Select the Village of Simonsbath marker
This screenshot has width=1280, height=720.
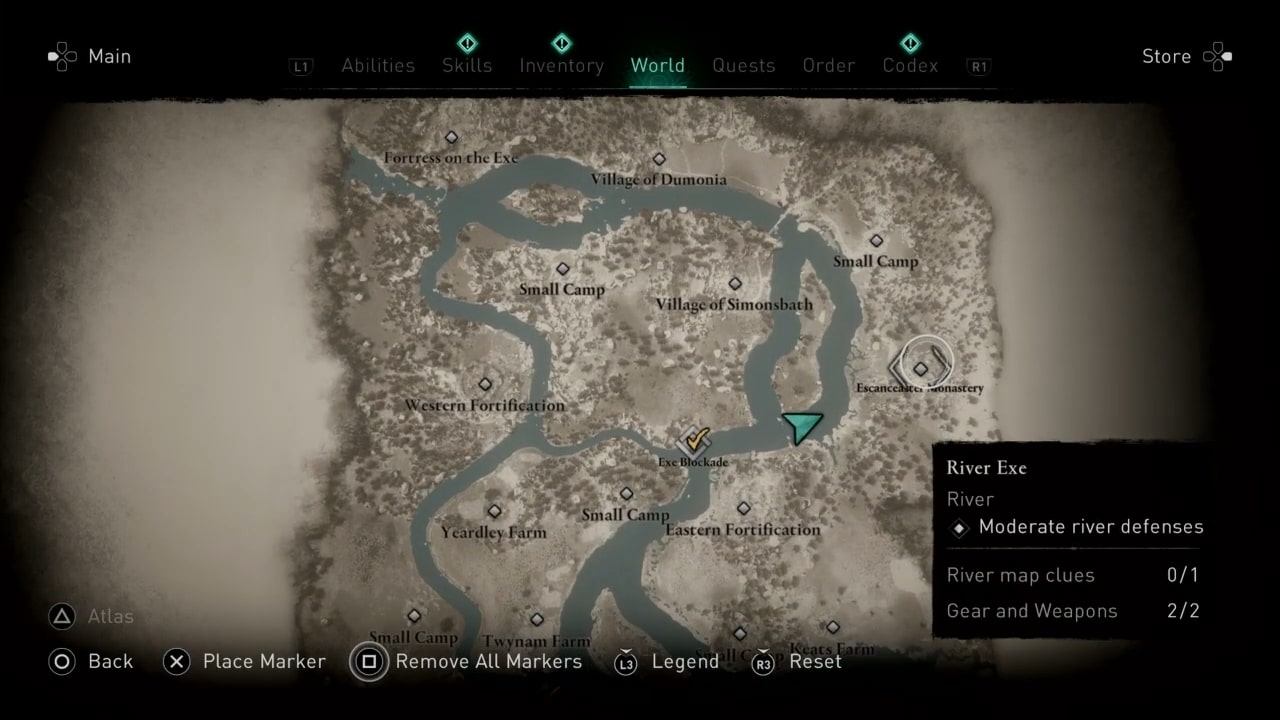(x=737, y=283)
